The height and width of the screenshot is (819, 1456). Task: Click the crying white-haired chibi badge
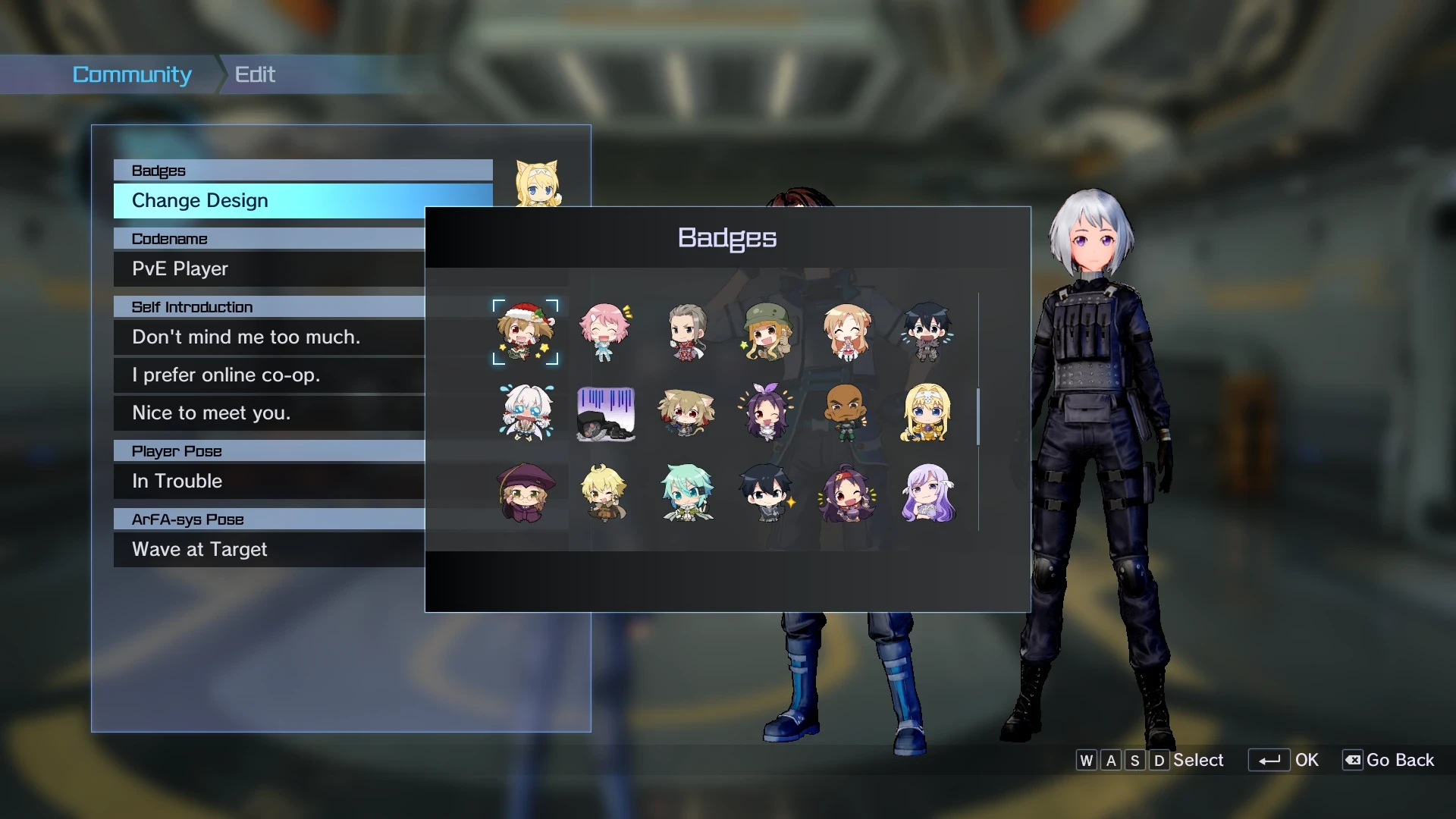click(x=527, y=413)
